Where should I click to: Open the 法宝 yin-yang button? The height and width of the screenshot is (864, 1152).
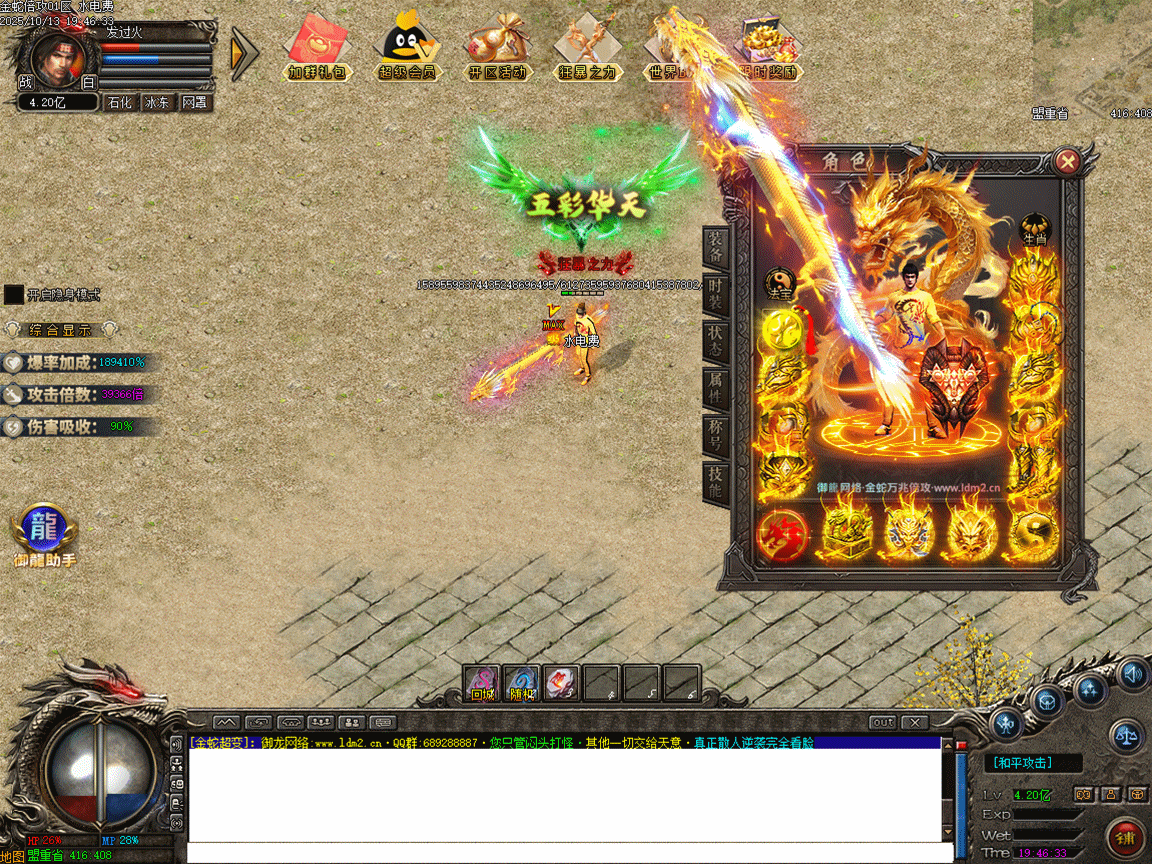779,285
